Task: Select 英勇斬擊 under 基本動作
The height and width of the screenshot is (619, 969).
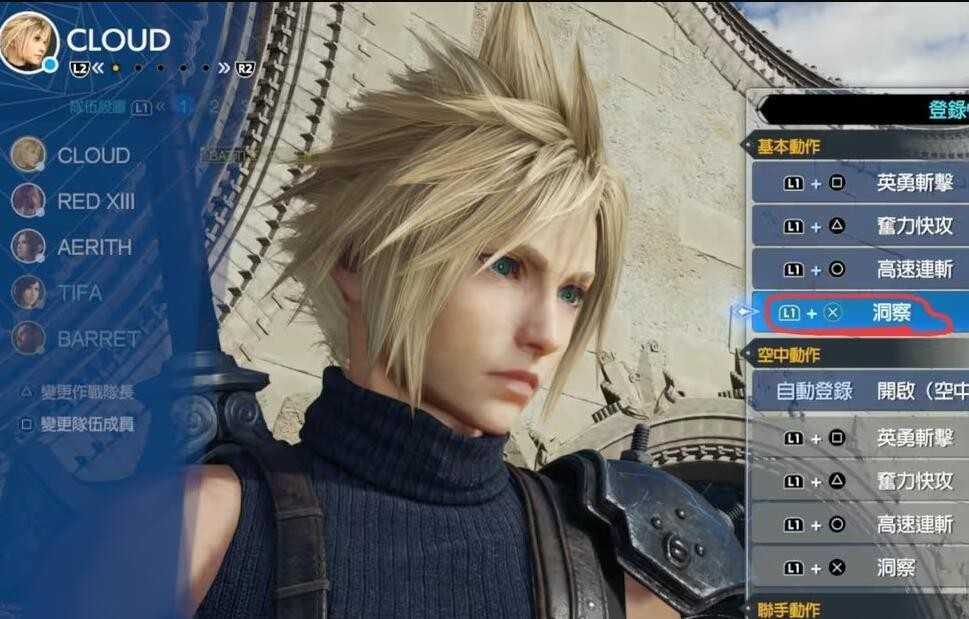Action: (x=860, y=182)
